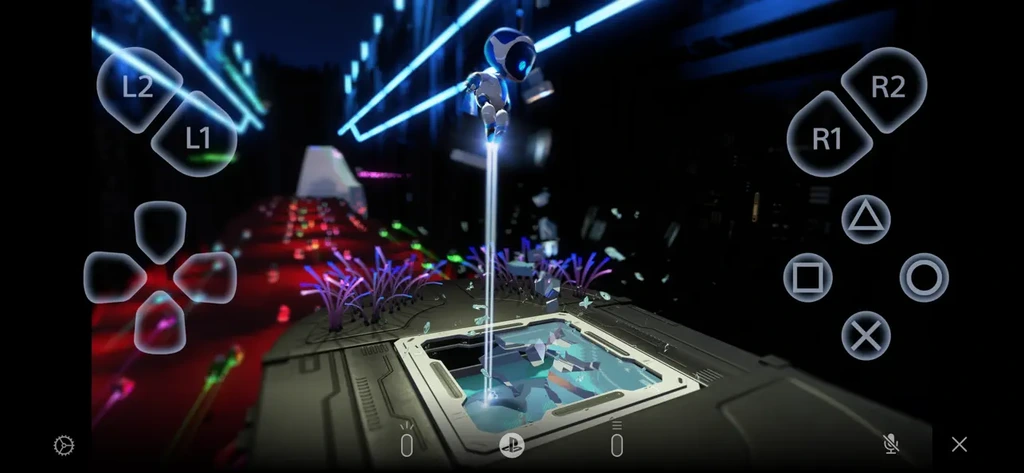
Task: Open the Remote Play settings gear
Action: click(64, 445)
